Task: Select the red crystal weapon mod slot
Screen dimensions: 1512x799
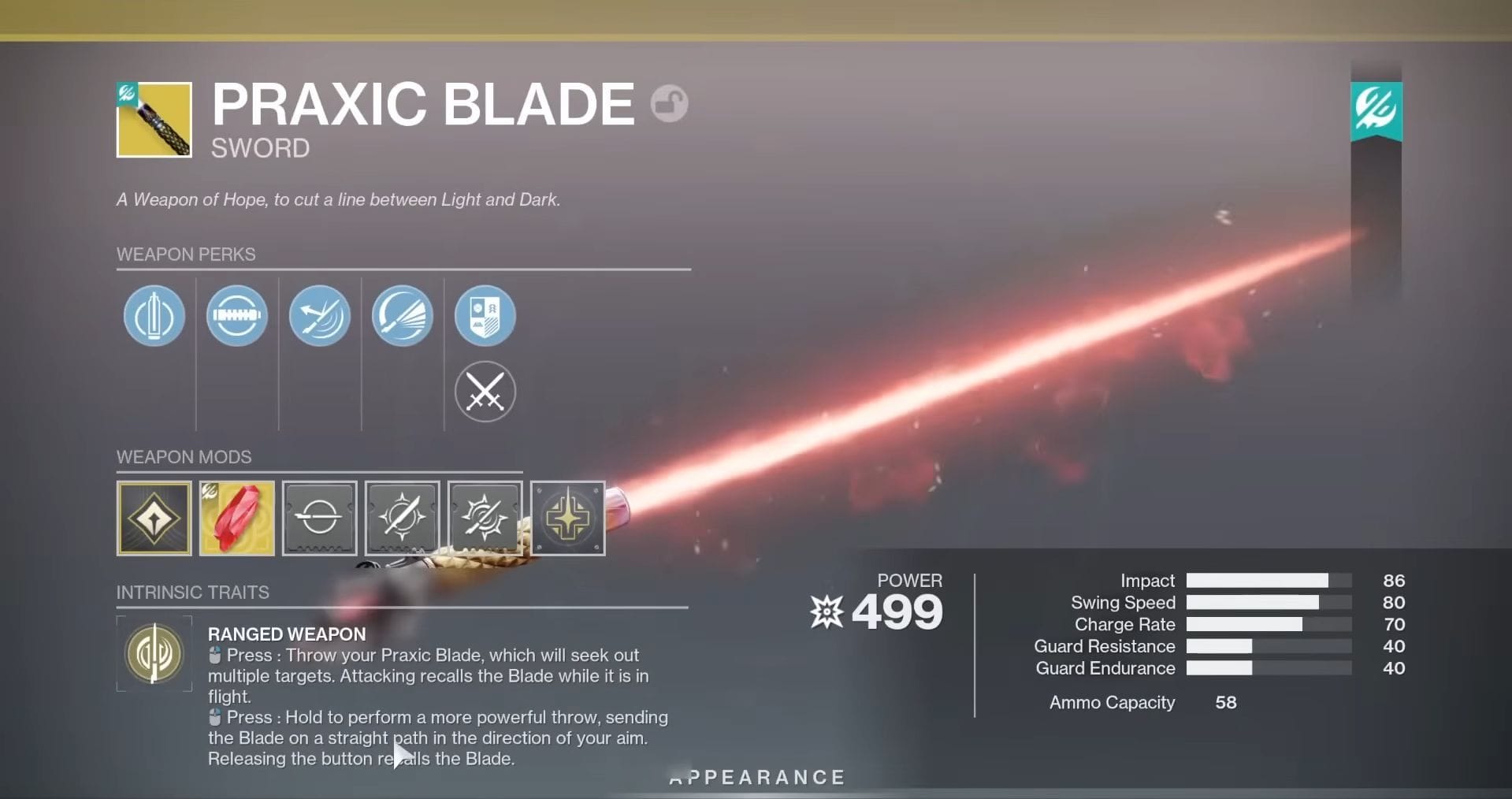Action: (236, 518)
